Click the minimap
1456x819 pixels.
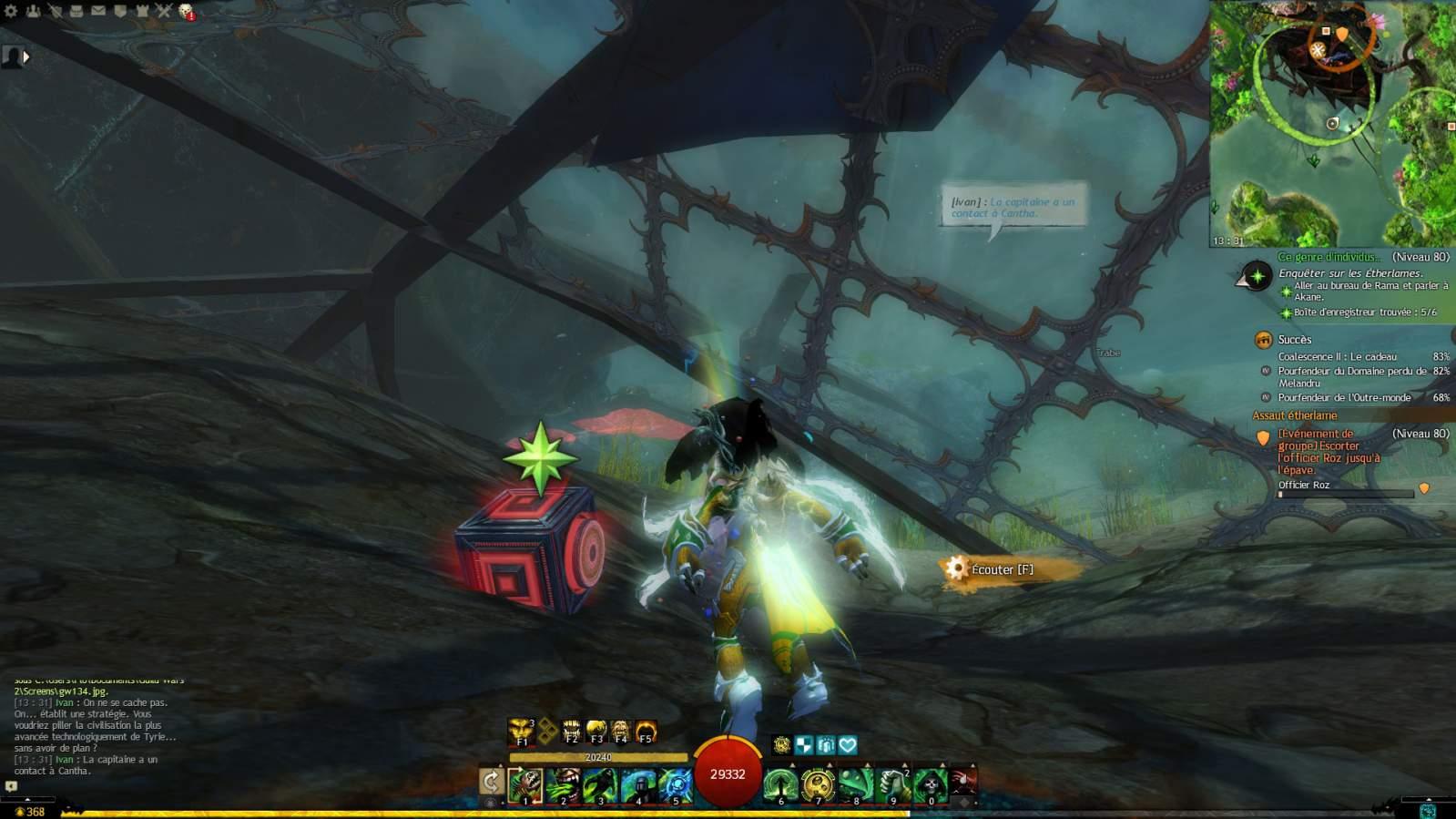pyautogui.click(x=1332, y=124)
